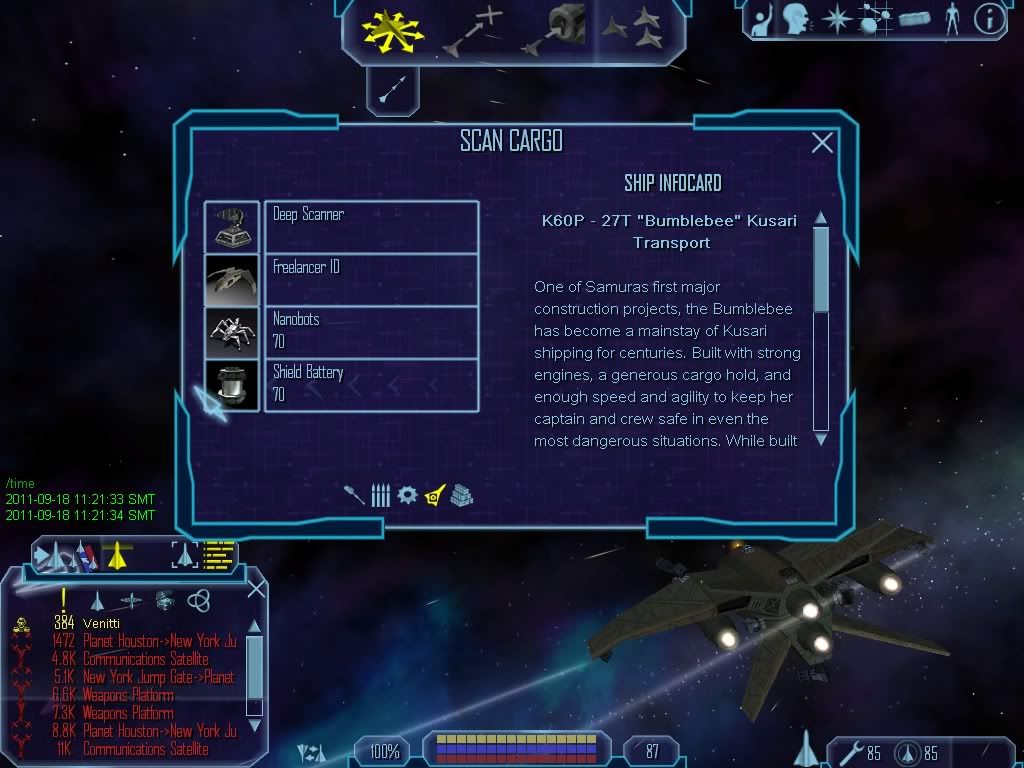Open the information circle icon
1024x768 pixels.
989,19
